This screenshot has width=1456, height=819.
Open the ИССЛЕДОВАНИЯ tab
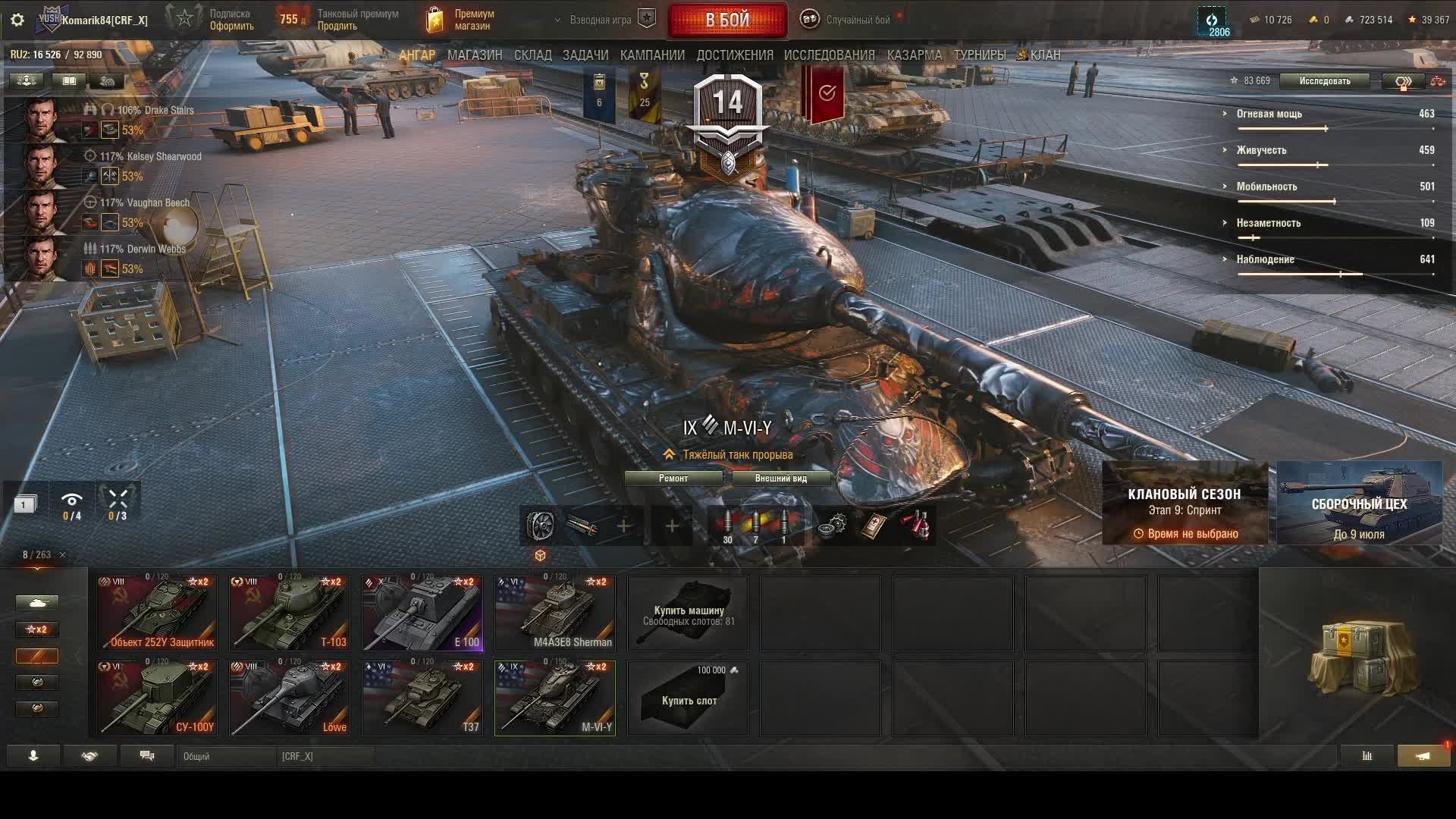point(829,55)
